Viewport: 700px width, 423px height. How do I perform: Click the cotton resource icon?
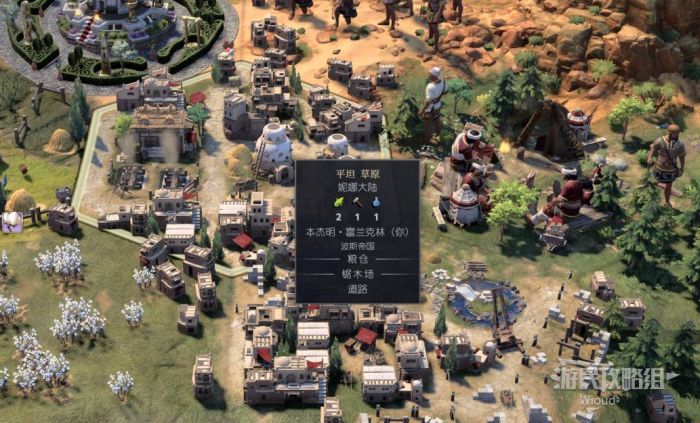14,222
